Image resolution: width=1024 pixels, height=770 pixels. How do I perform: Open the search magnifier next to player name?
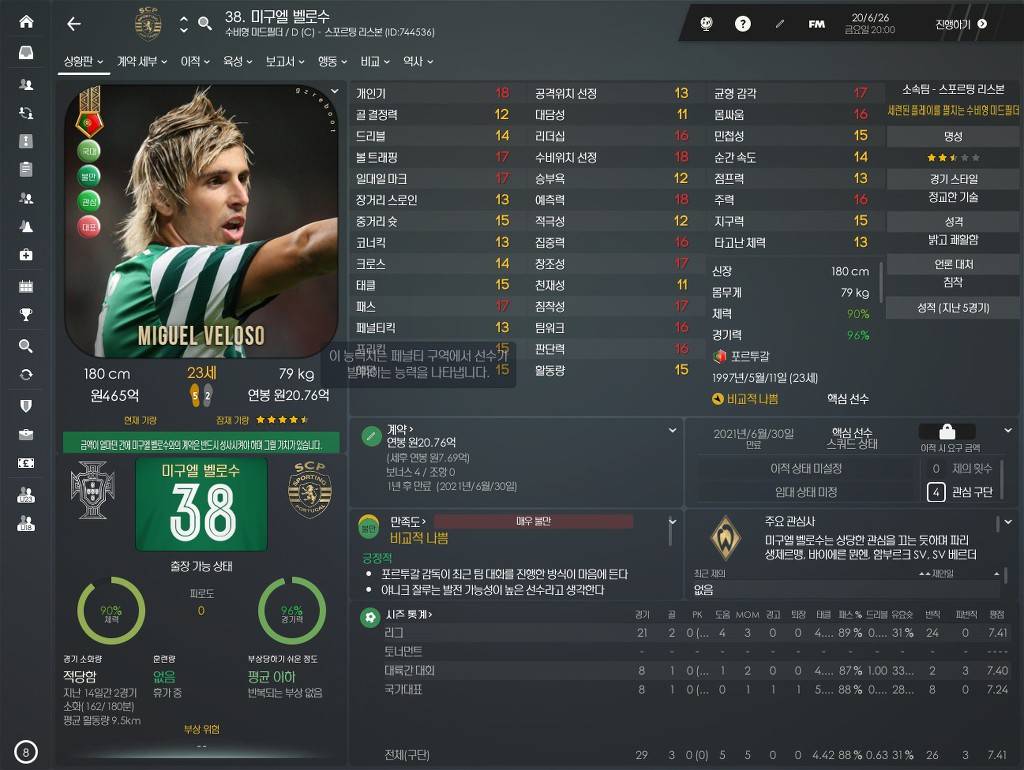tap(205, 24)
